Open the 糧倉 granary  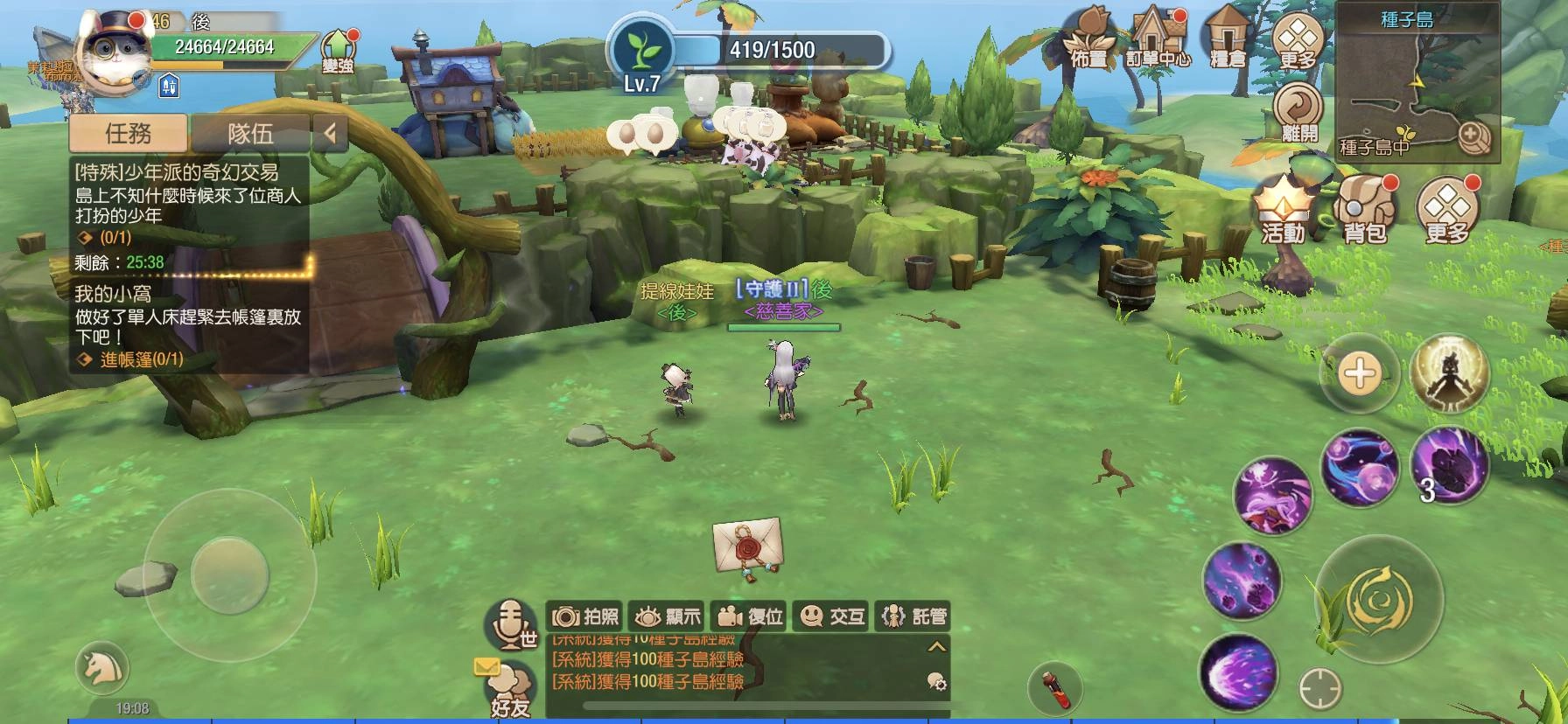(x=1227, y=39)
